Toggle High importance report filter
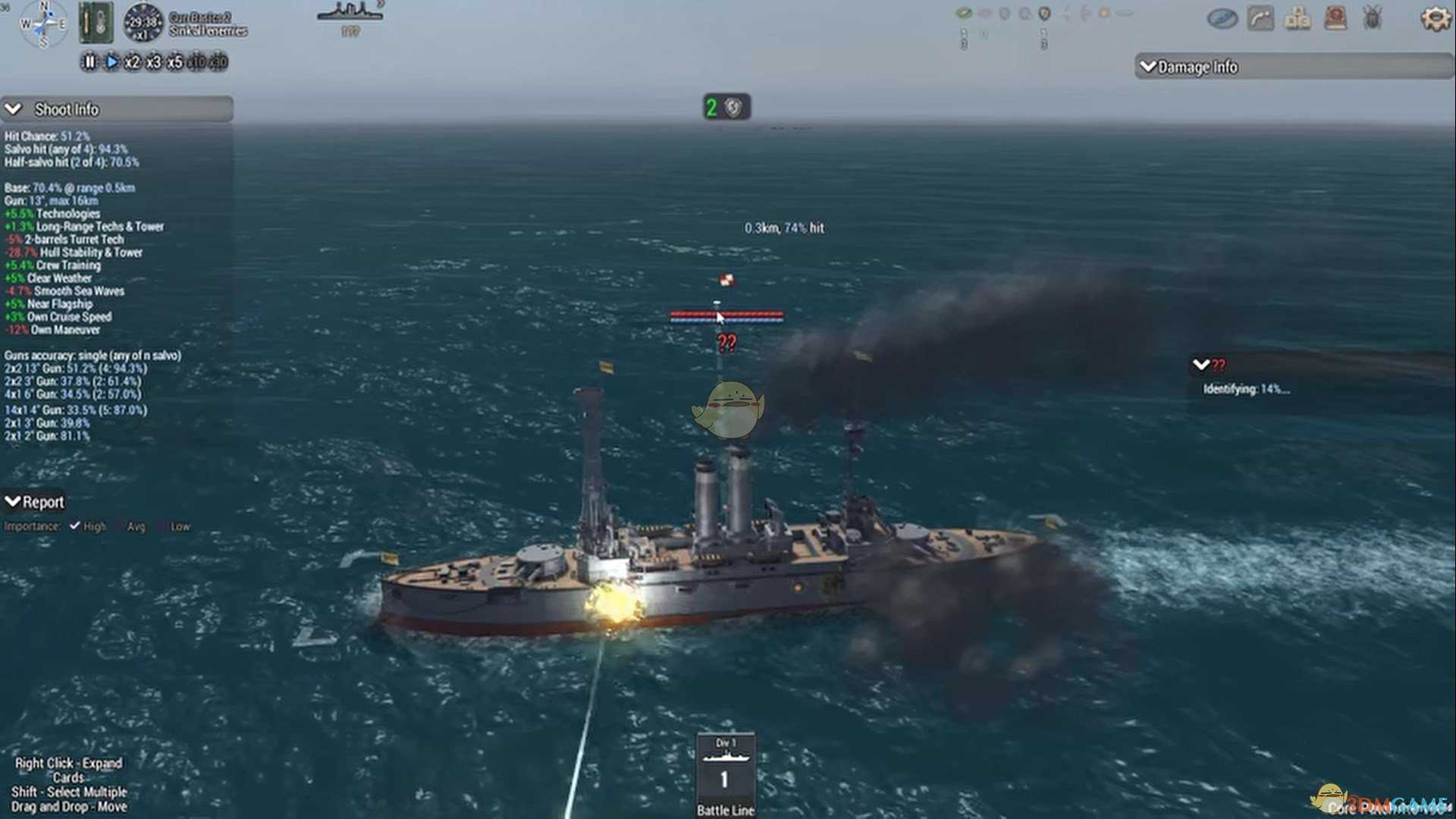Image resolution: width=1456 pixels, height=819 pixels. 75,526
